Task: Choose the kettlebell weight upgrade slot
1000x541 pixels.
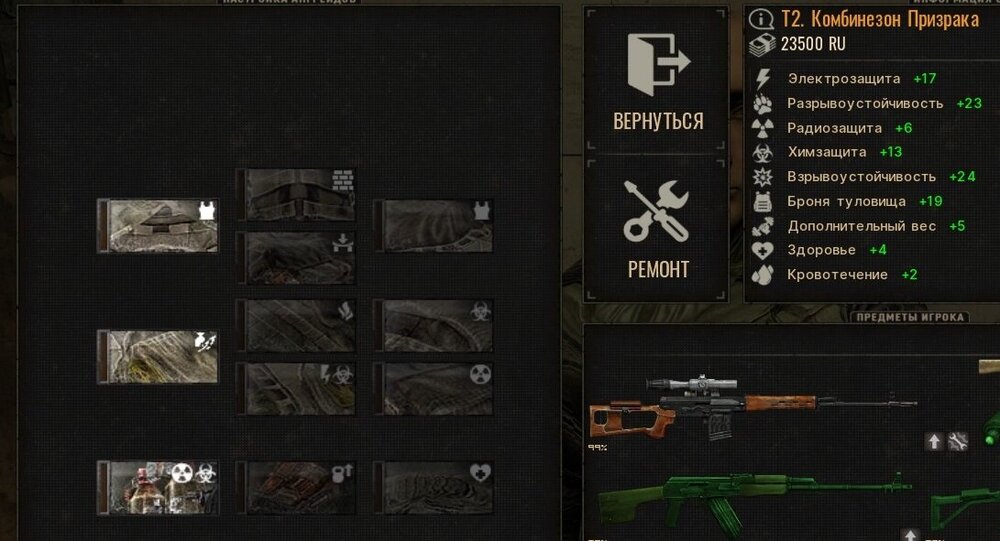Action: click(x=297, y=487)
